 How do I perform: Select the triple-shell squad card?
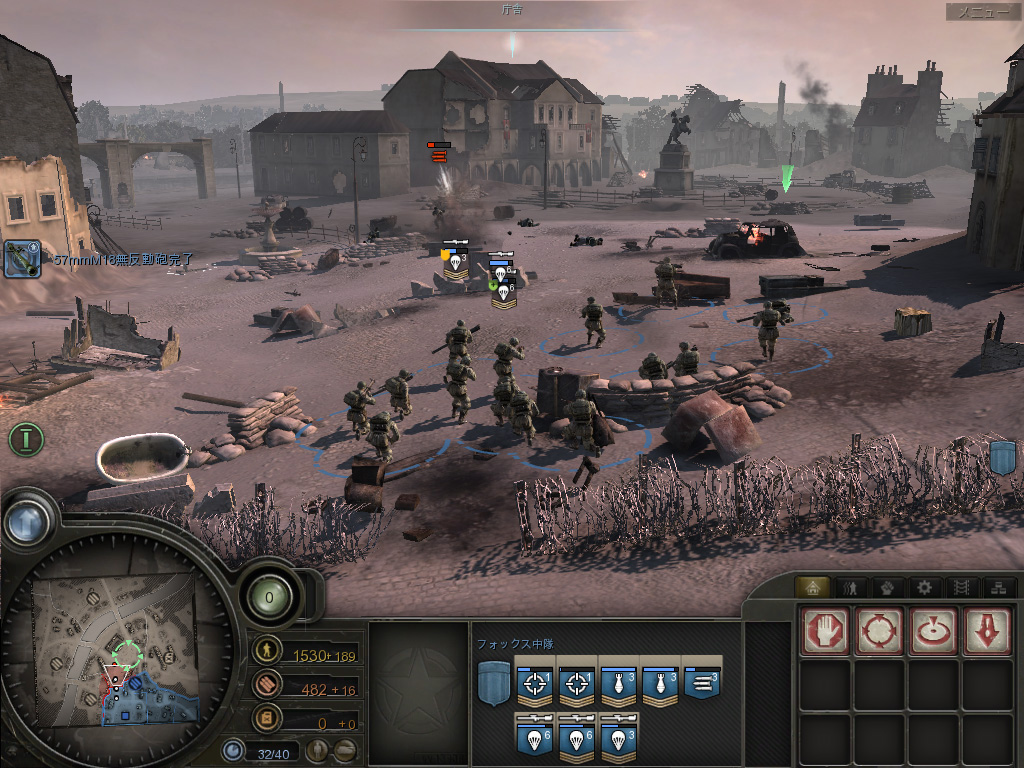(x=702, y=682)
